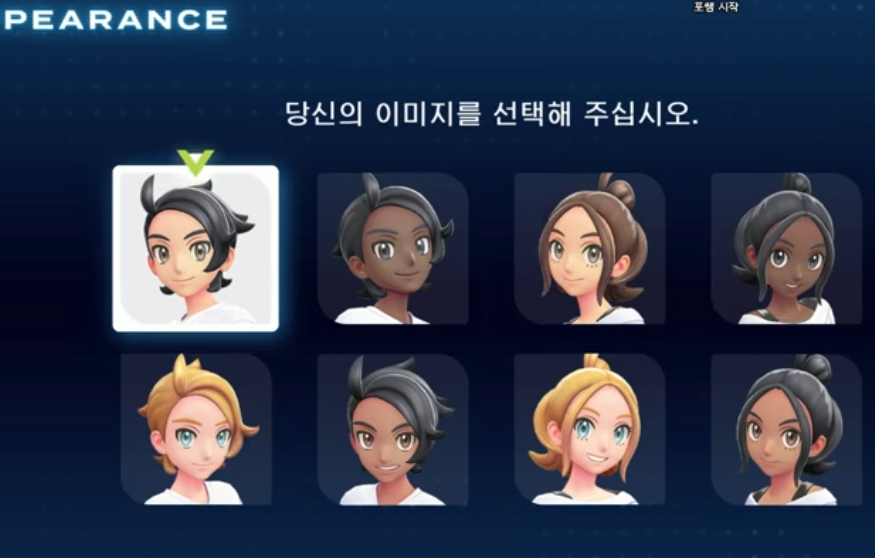Select the blonde girl with blue eyes
This screenshot has width=875, height=558.
589,429
